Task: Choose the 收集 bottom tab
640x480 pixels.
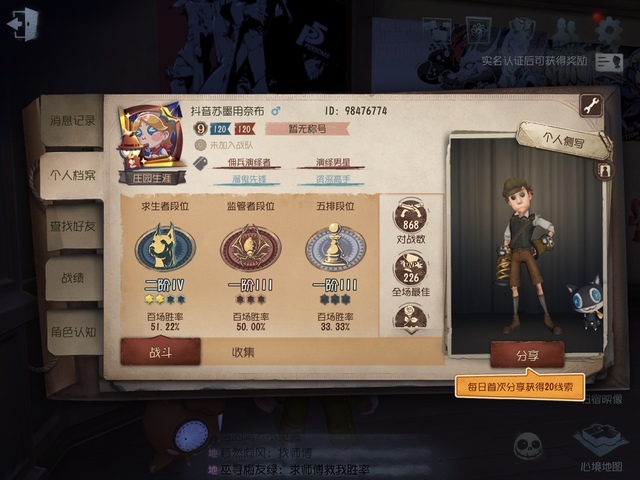Action: pyautogui.click(x=243, y=352)
